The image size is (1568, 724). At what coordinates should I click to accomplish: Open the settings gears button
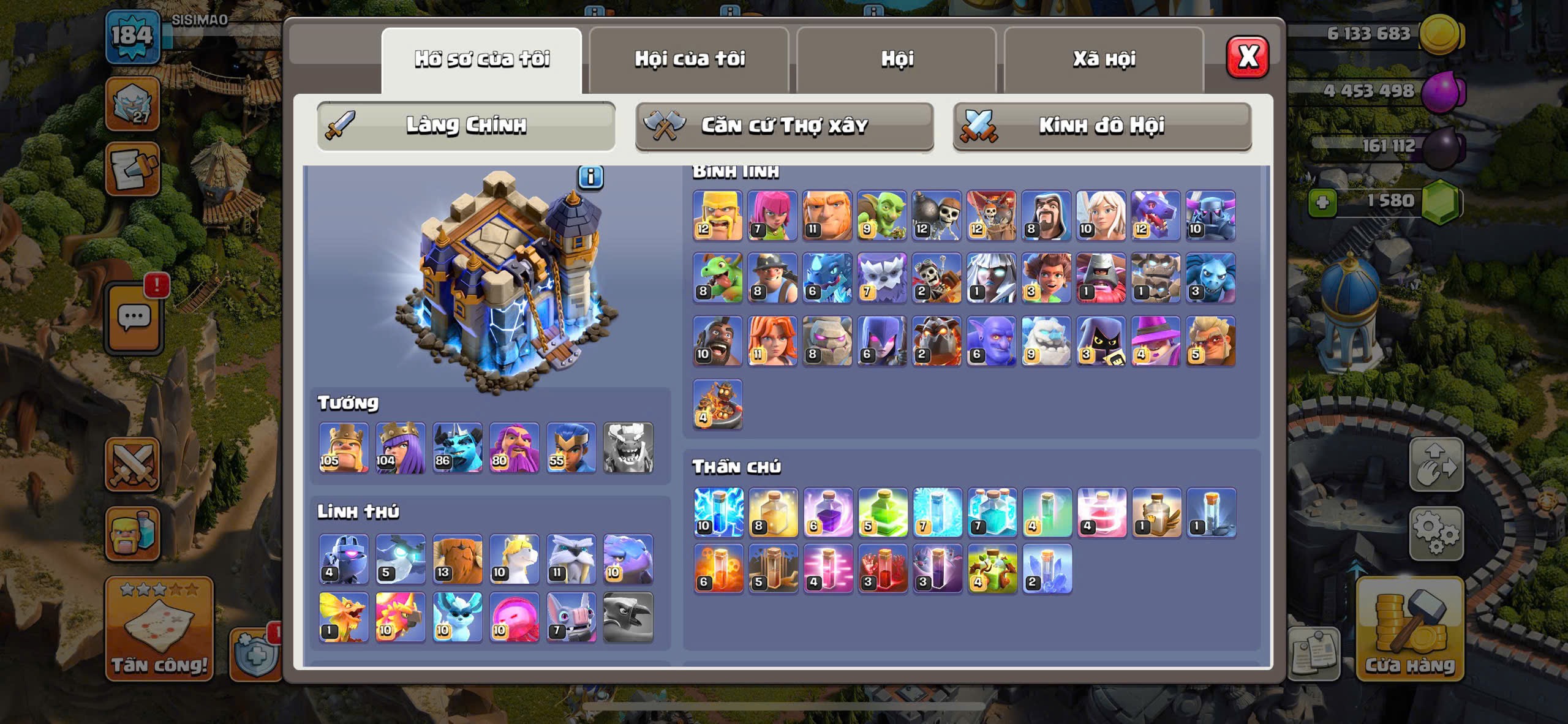point(1436,534)
